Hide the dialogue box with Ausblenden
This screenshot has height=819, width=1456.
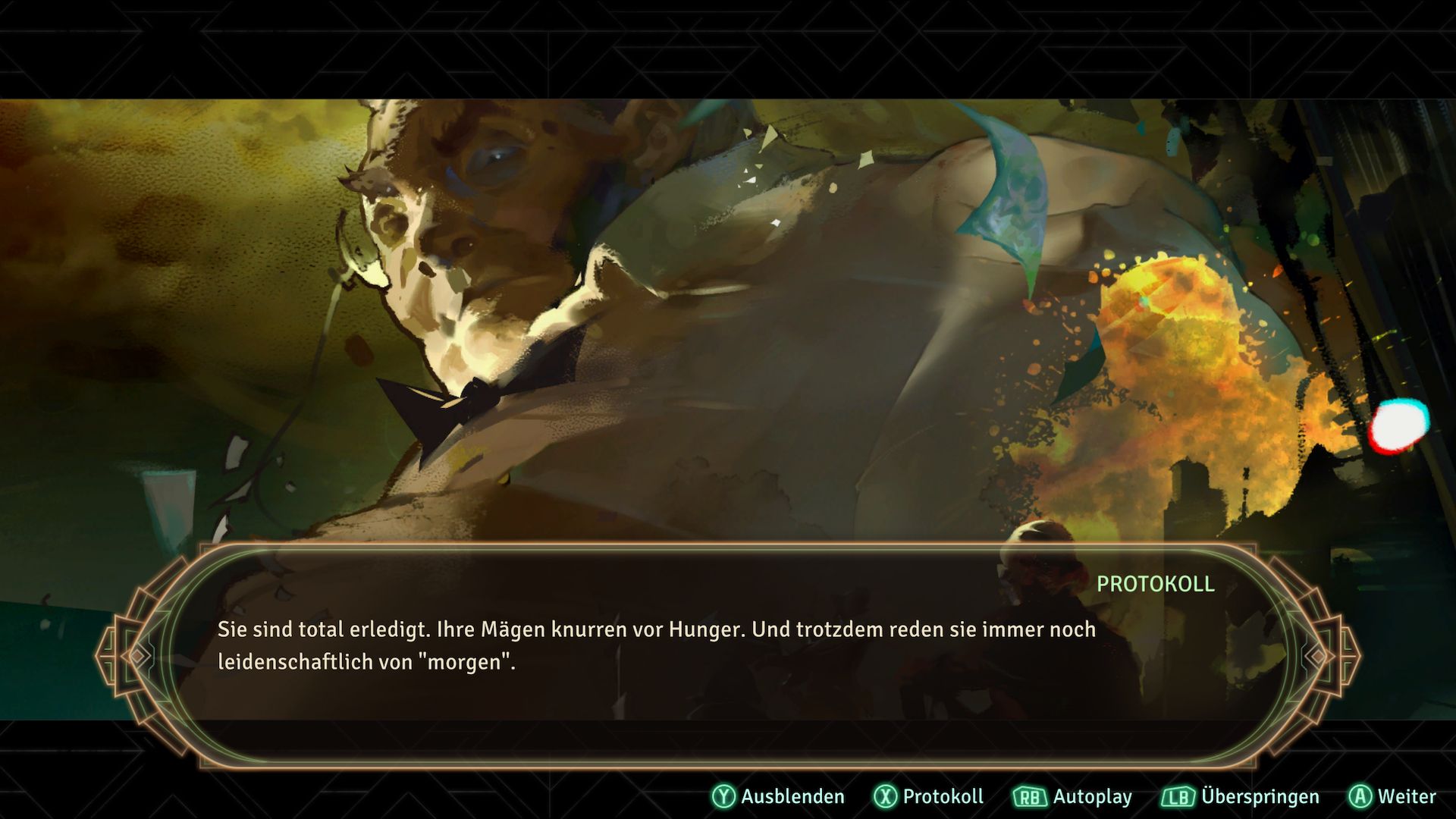(x=778, y=796)
